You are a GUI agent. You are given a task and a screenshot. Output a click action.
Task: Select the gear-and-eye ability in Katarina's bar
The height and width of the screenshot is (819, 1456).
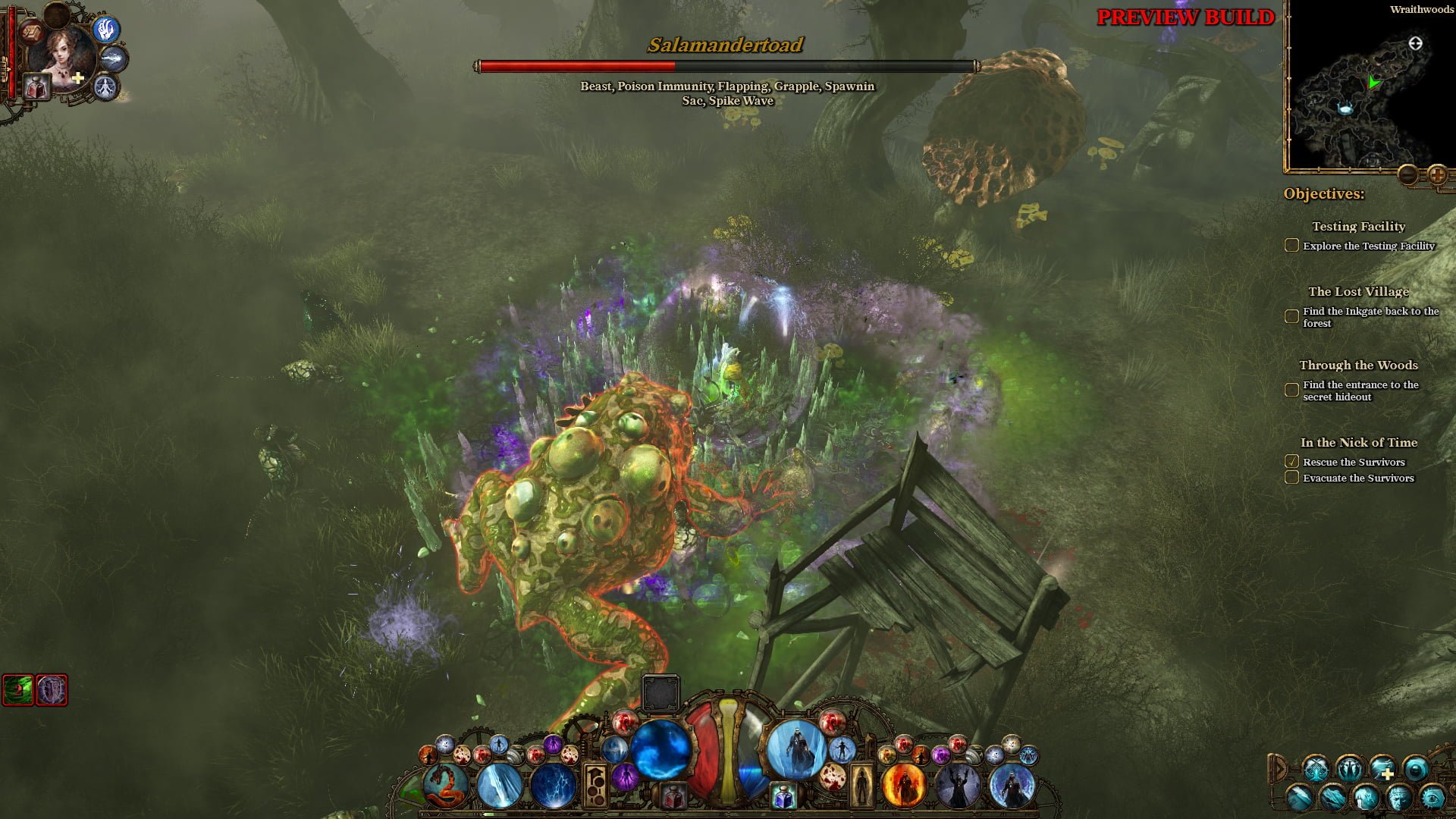tap(1432, 799)
